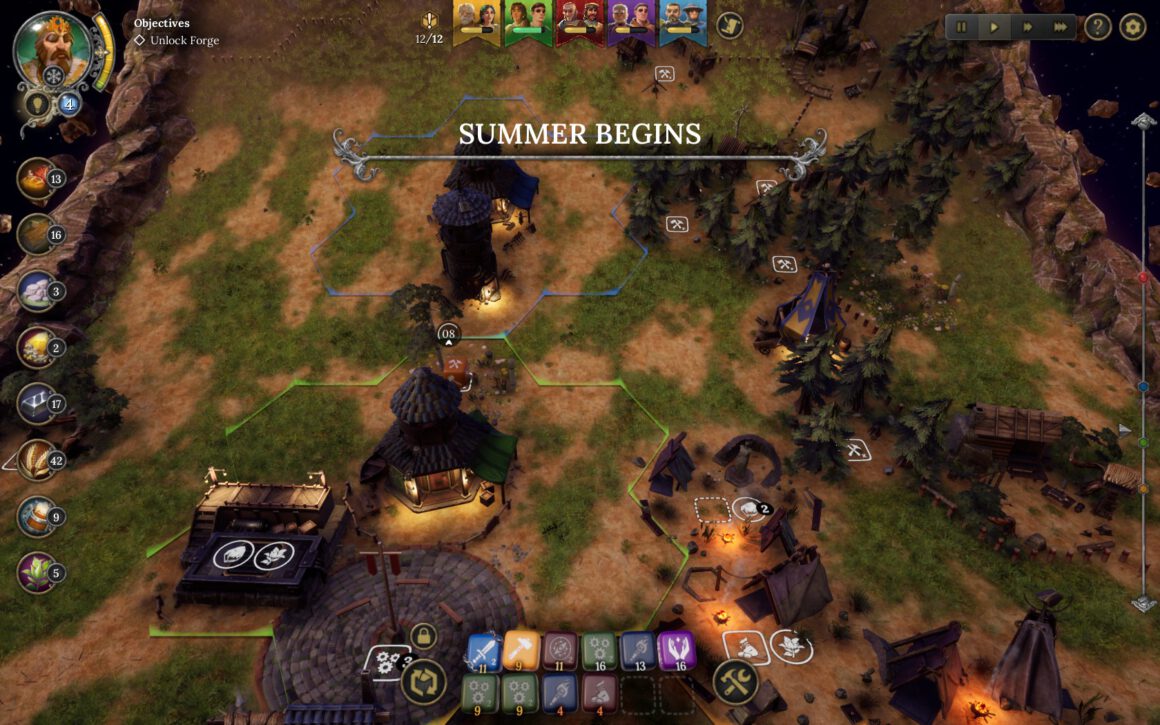Open the hammer and wrench build menu
1160x725 pixels.
(735, 682)
